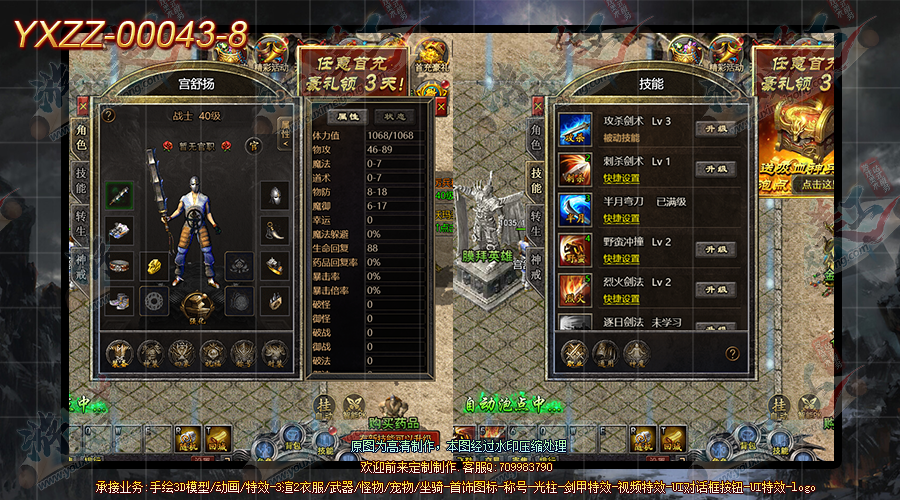Select the 野蛮冲撞 skill icon

click(574, 248)
